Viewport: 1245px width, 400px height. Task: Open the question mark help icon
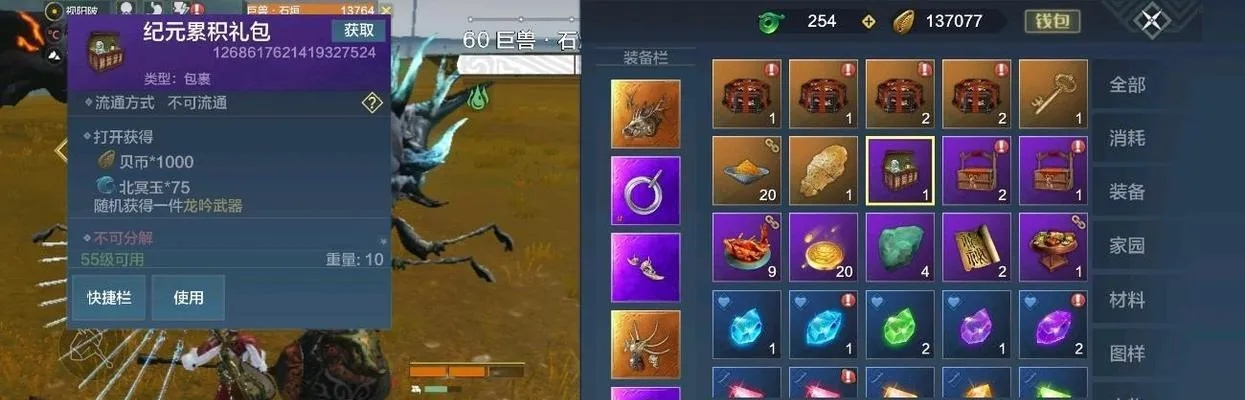pyautogui.click(x=372, y=102)
